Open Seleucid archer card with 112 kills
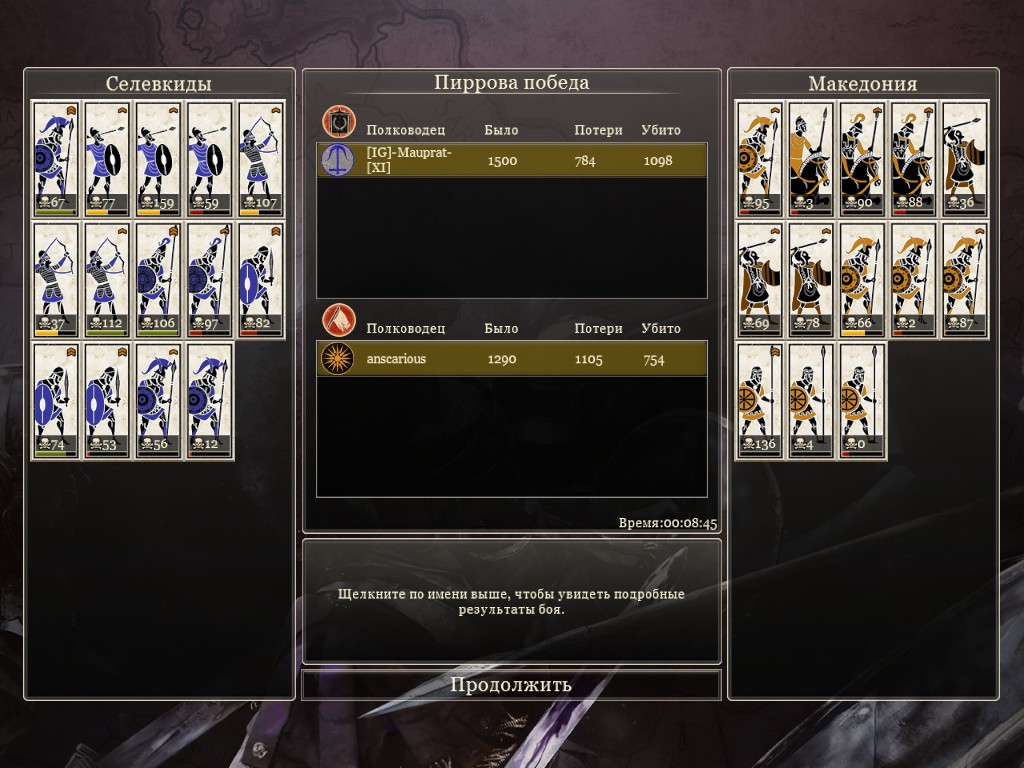This screenshot has height=768, width=1024. click(x=107, y=279)
